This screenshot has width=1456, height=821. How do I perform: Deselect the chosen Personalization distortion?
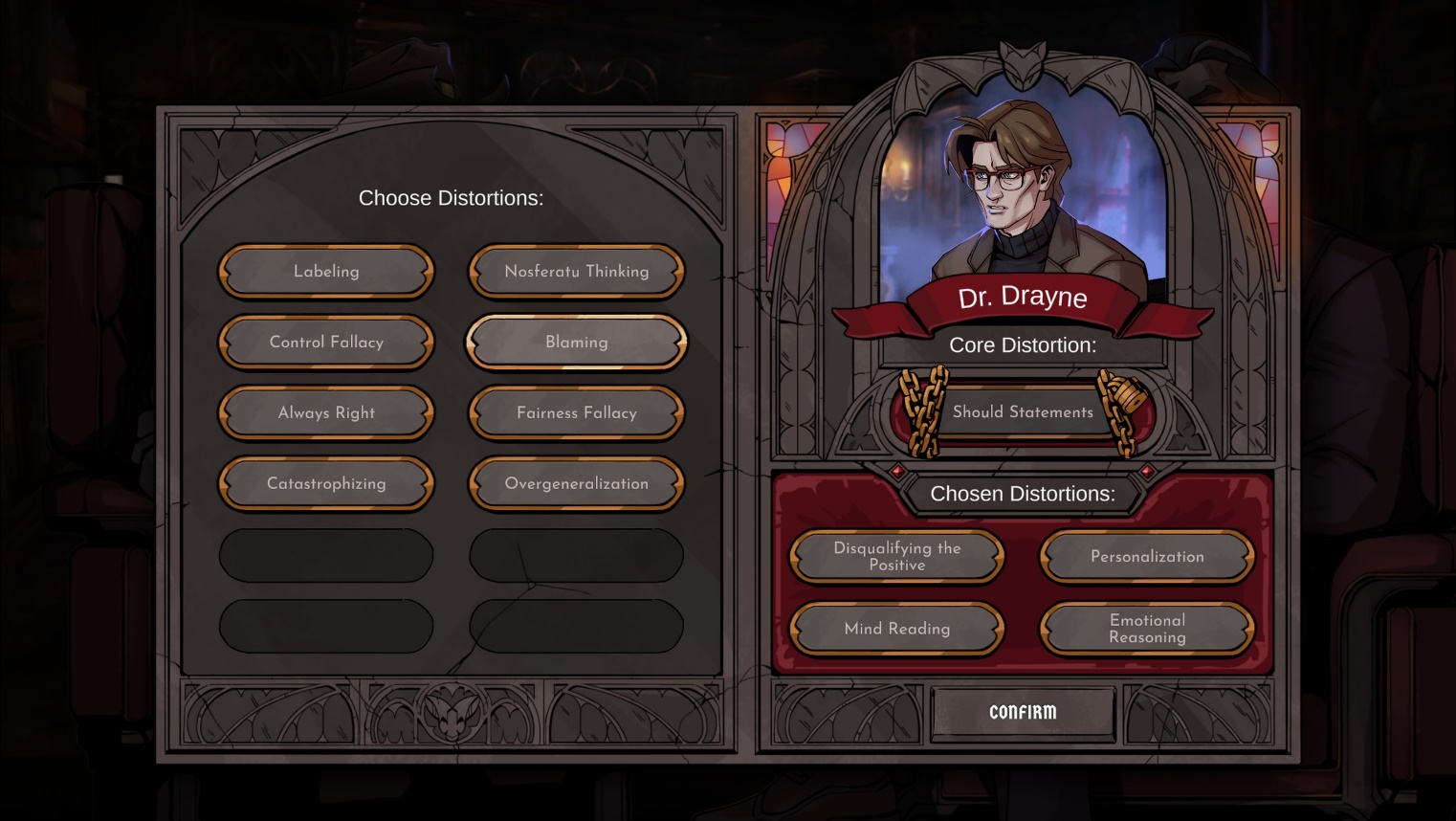(x=1147, y=557)
